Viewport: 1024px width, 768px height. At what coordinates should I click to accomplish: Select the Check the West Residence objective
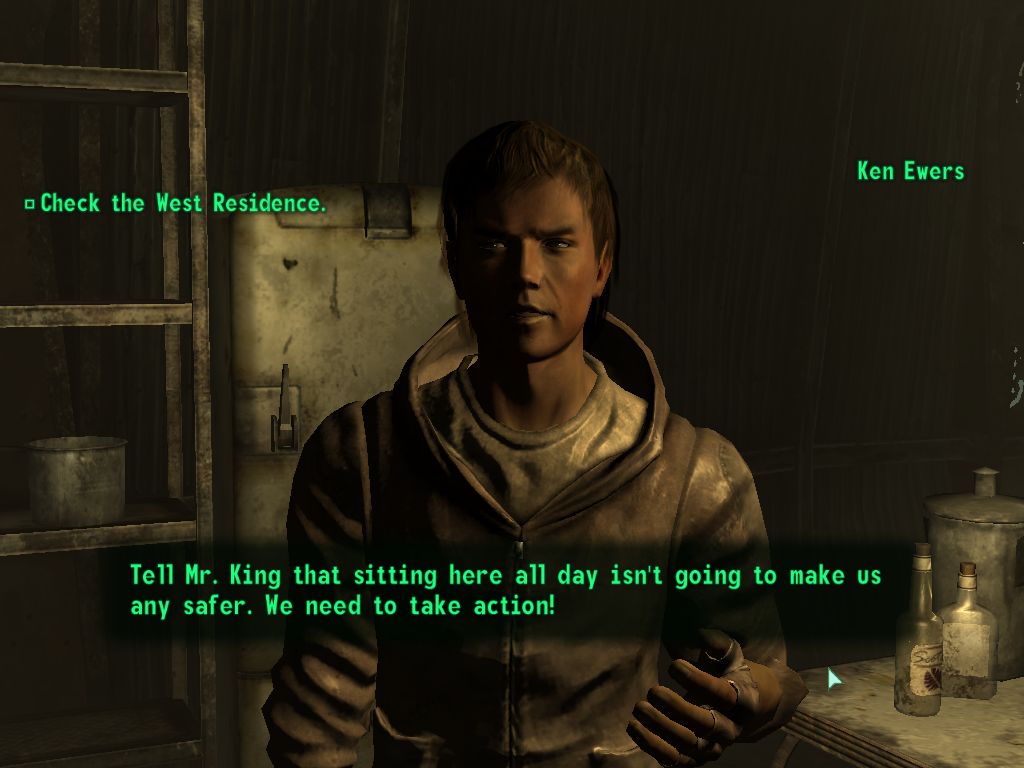[x=182, y=204]
